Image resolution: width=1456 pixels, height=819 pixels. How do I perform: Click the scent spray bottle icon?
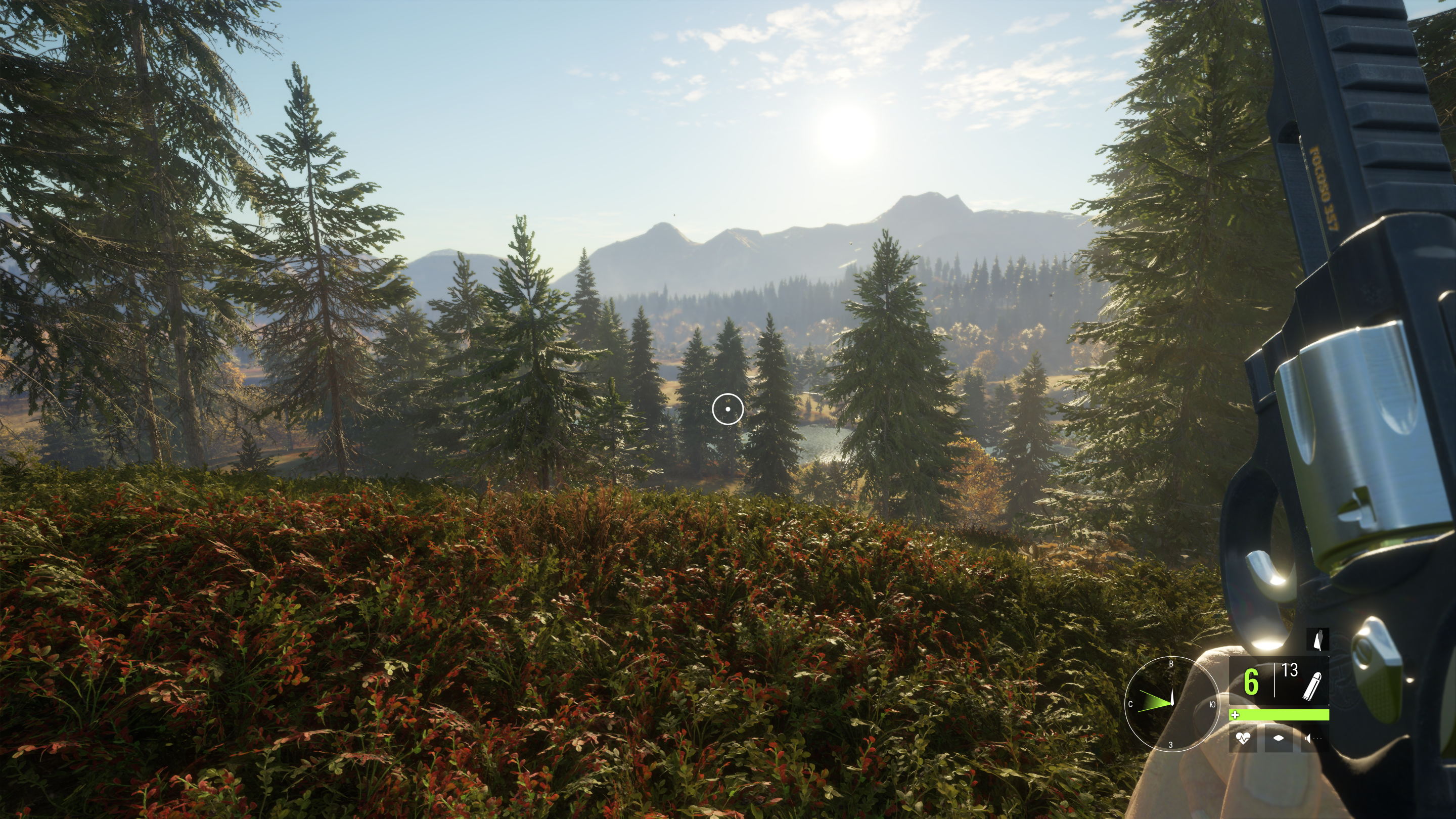[x=1318, y=641]
